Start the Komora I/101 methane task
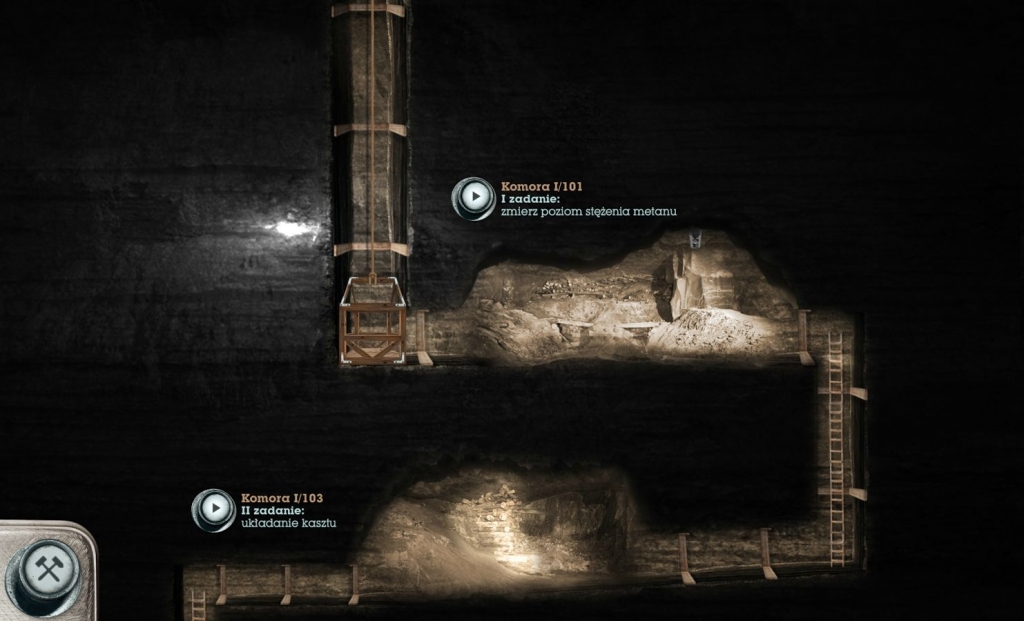 pyautogui.click(x=473, y=198)
